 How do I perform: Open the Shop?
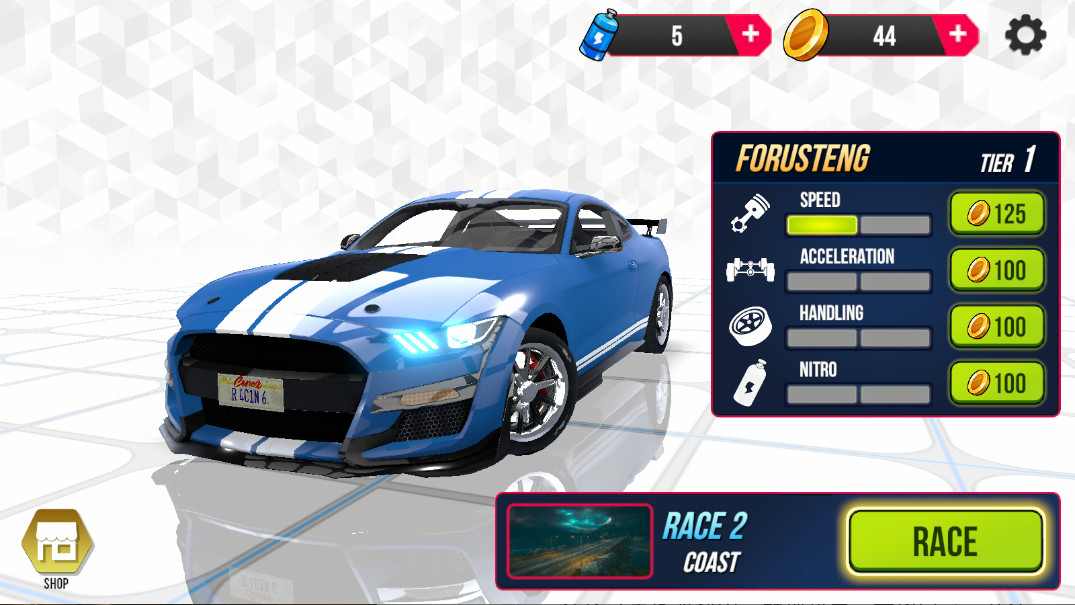click(57, 544)
